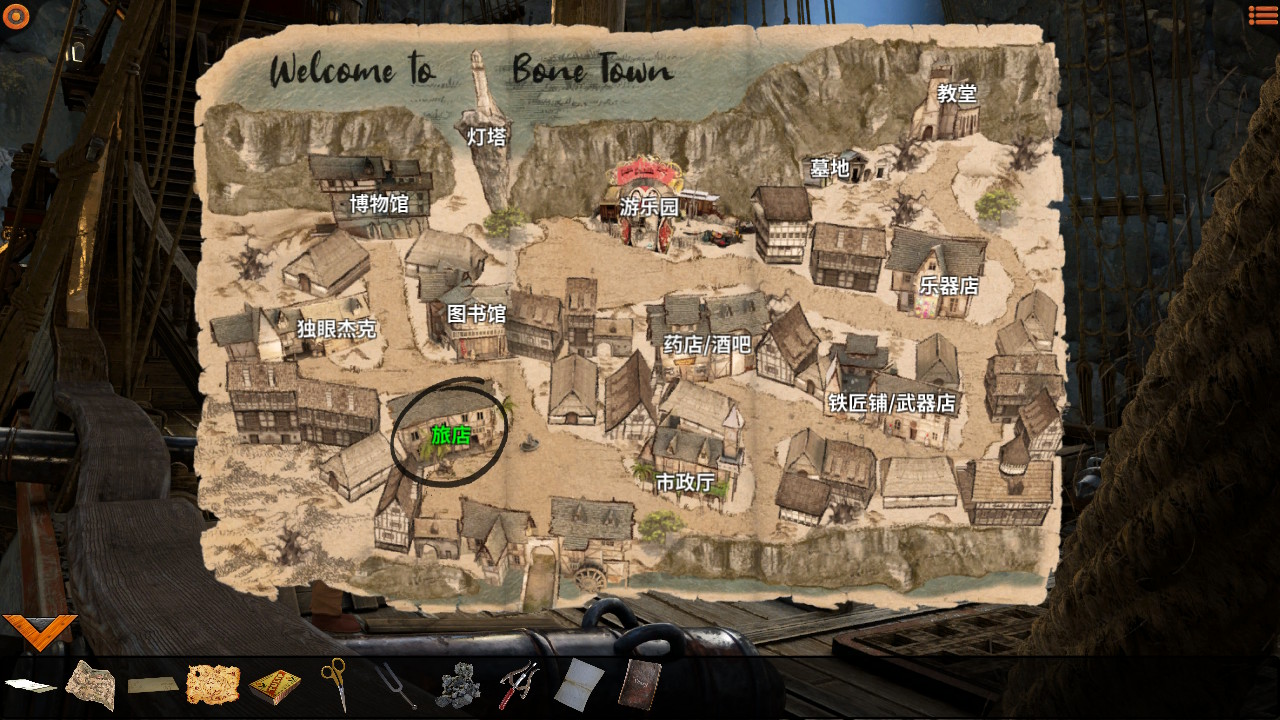Click the orange round icon in the corner

tap(16, 16)
